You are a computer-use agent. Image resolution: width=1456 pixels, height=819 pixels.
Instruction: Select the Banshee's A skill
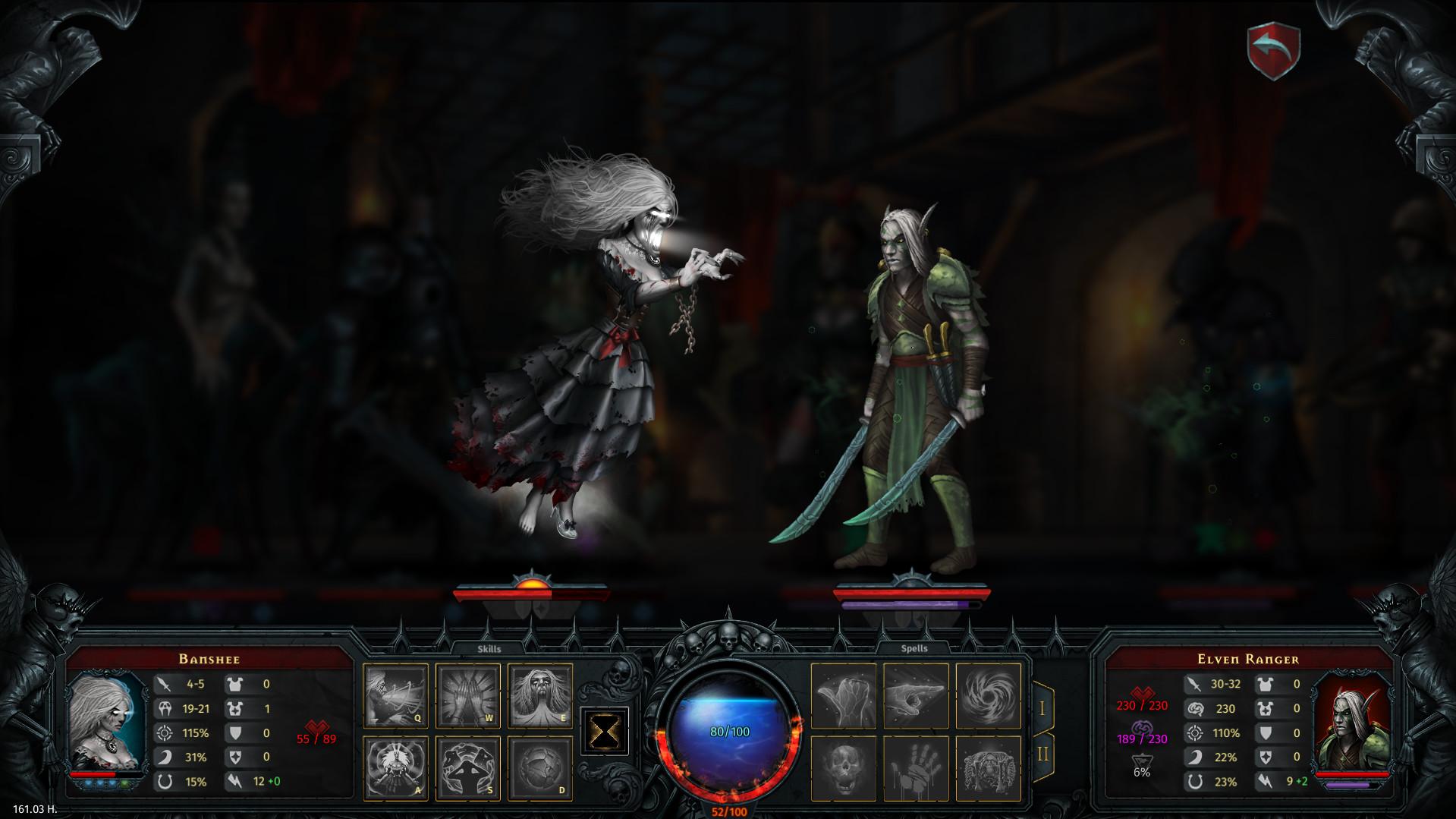[x=395, y=767]
